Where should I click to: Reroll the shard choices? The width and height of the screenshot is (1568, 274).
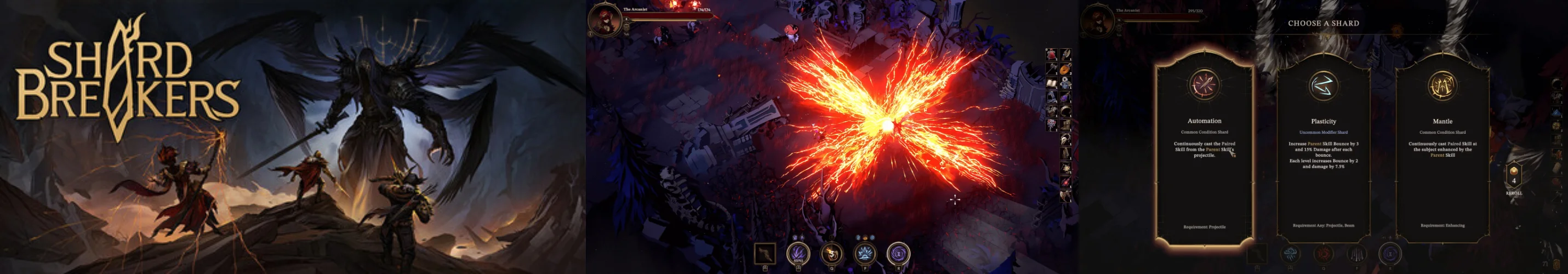(x=1514, y=178)
